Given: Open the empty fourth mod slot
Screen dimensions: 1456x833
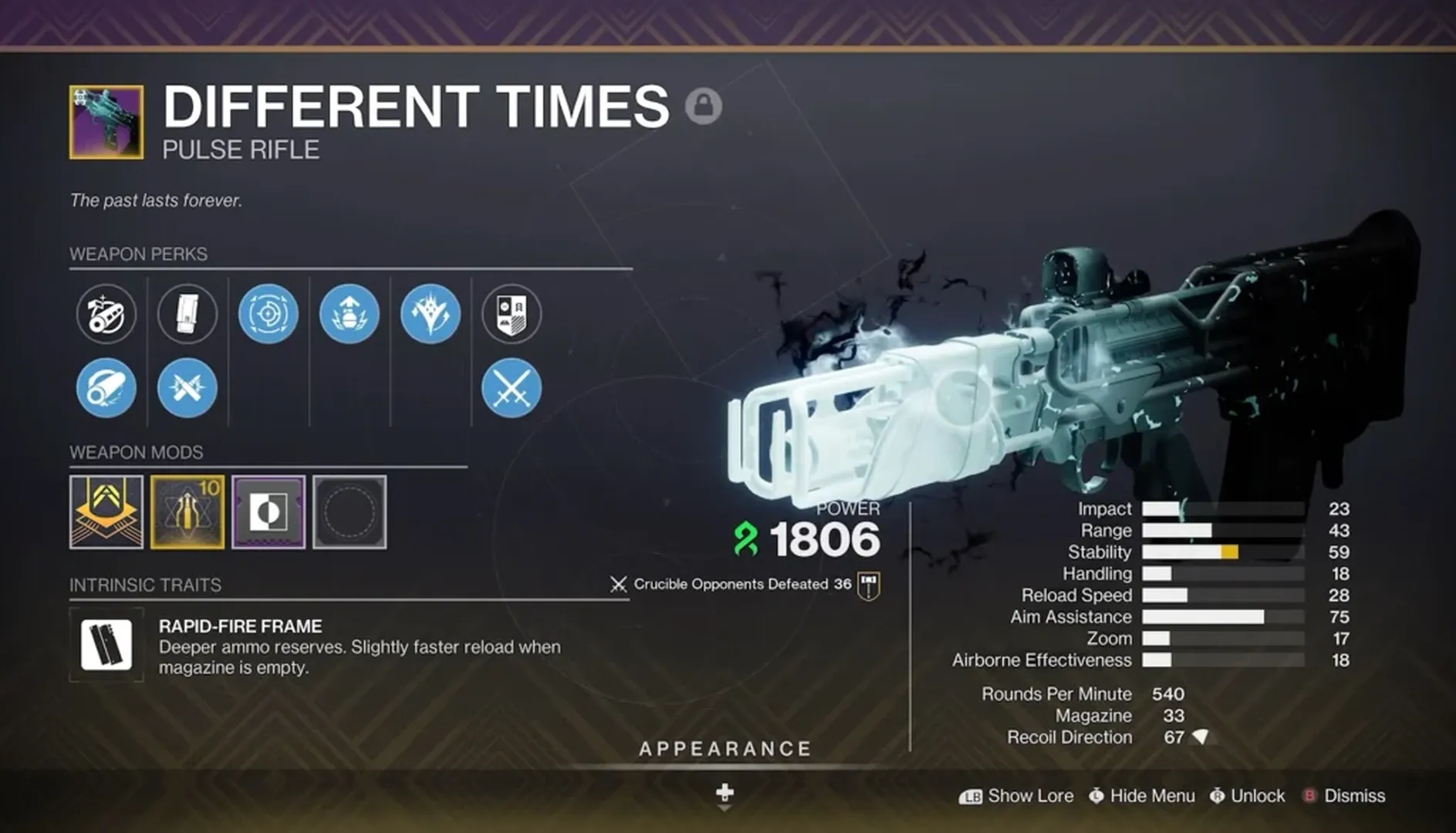Looking at the screenshot, I should point(351,511).
